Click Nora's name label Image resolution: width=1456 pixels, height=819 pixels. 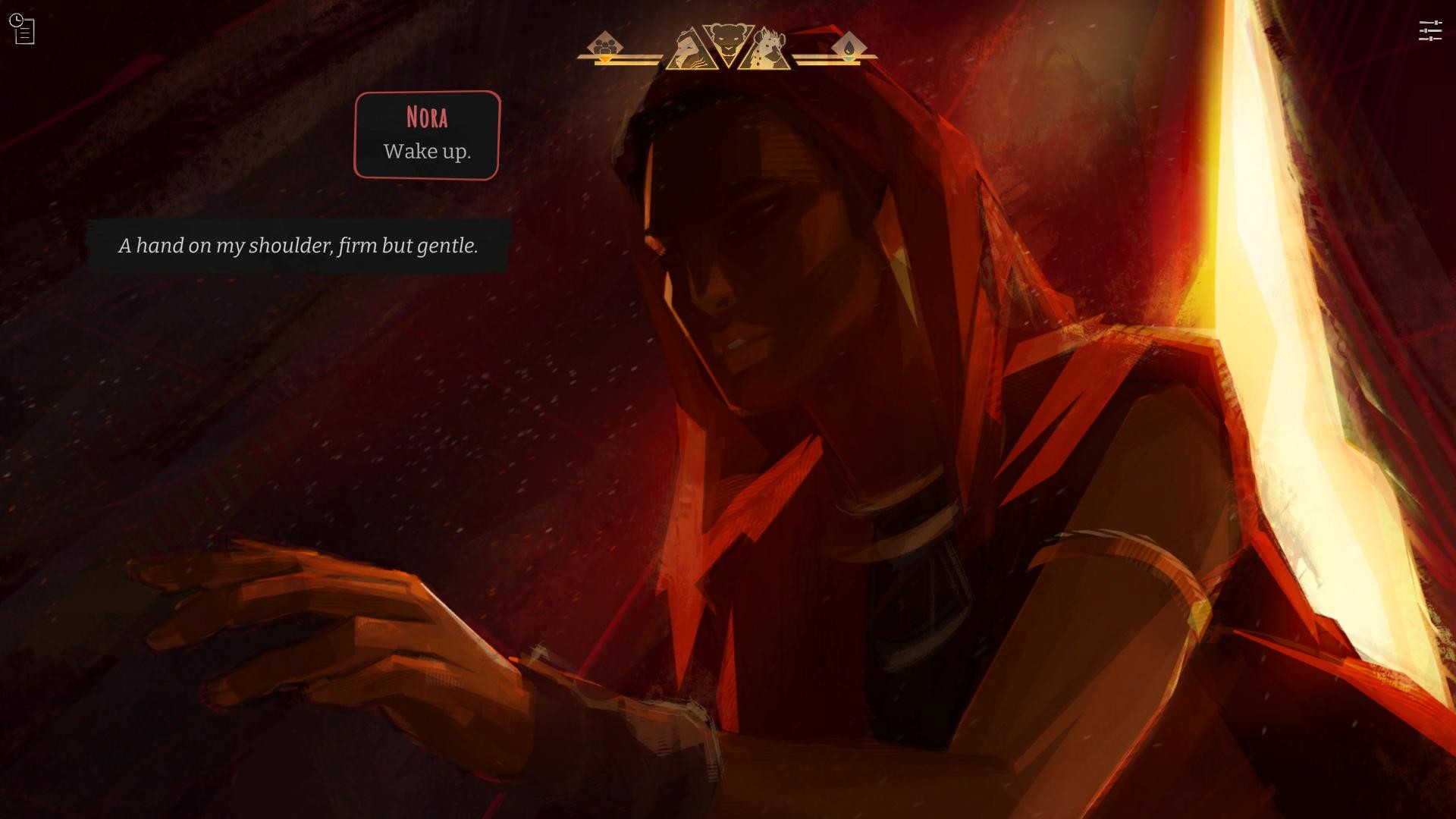(x=426, y=117)
